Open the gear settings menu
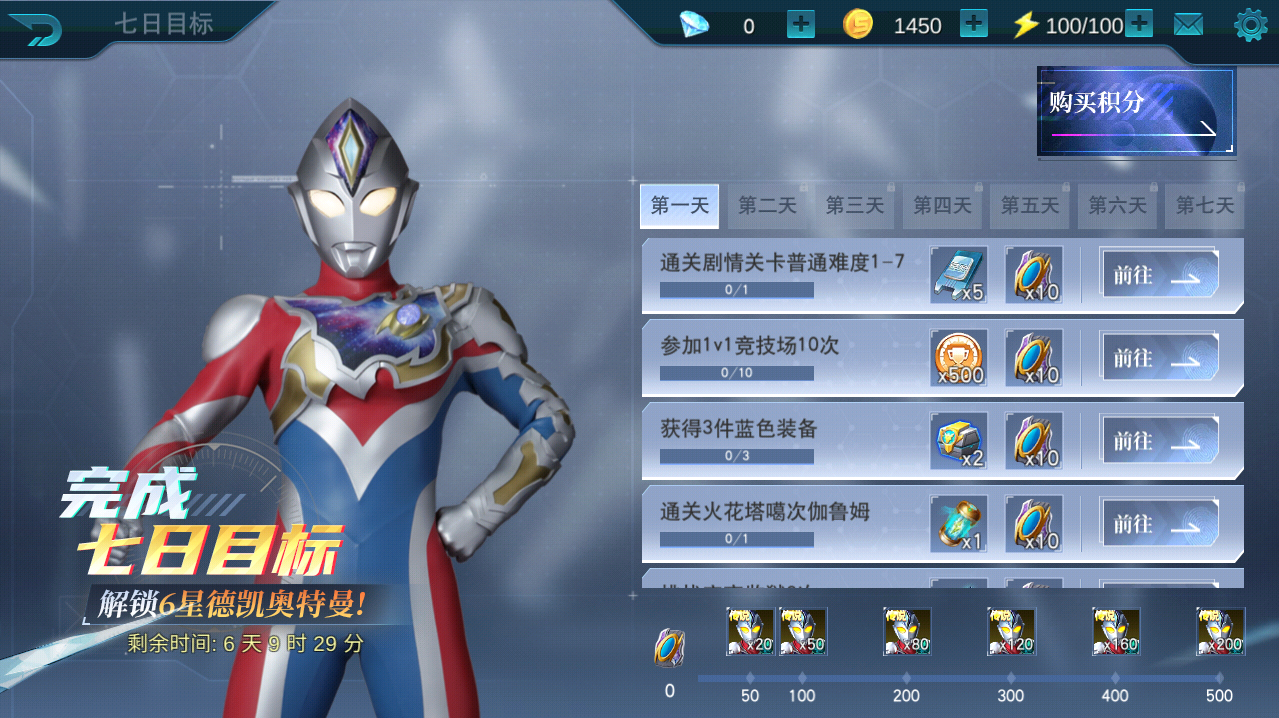This screenshot has width=1279, height=718. click(1251, 25)
